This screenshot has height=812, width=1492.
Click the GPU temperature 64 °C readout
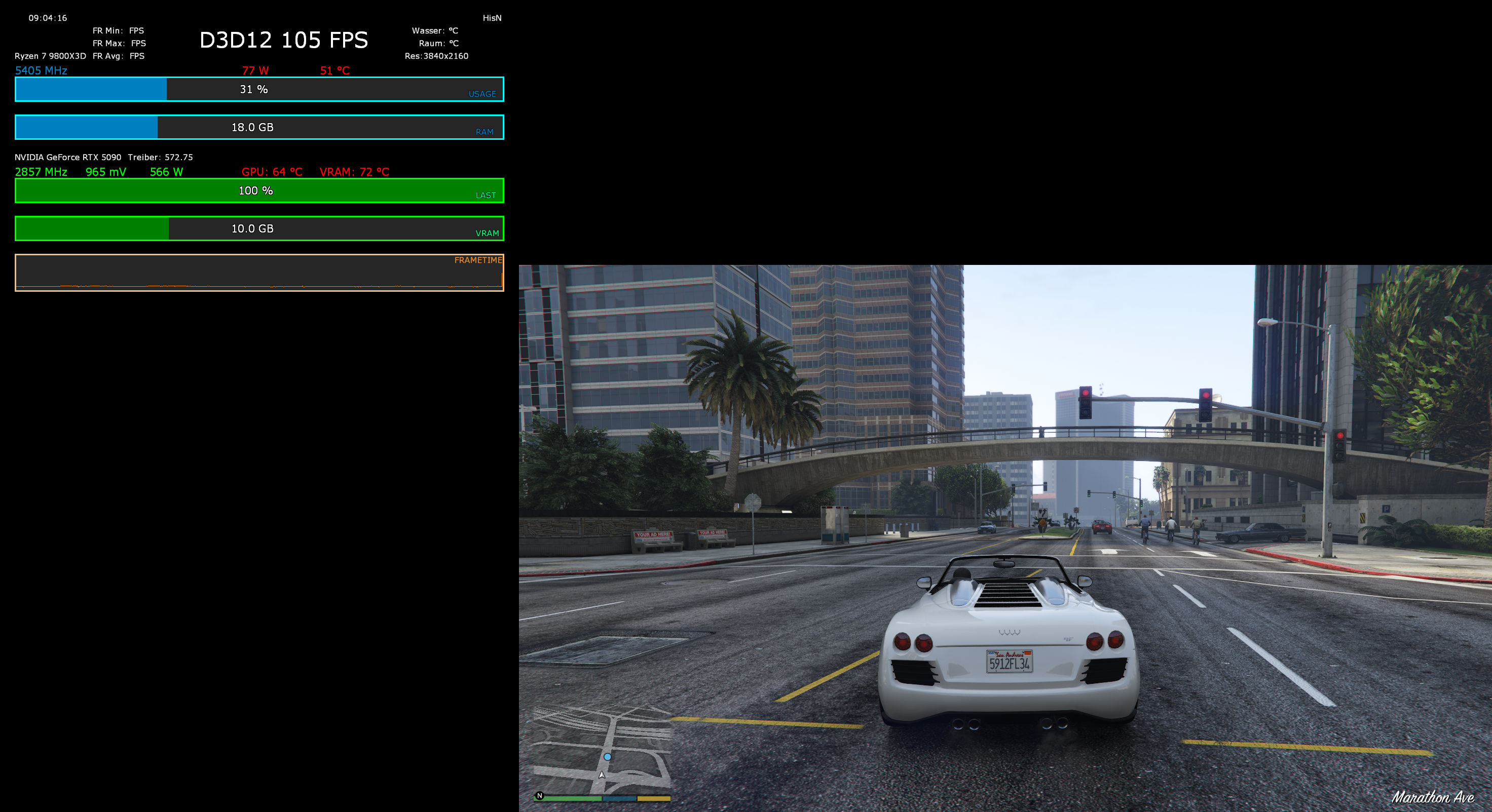(271, 171)
